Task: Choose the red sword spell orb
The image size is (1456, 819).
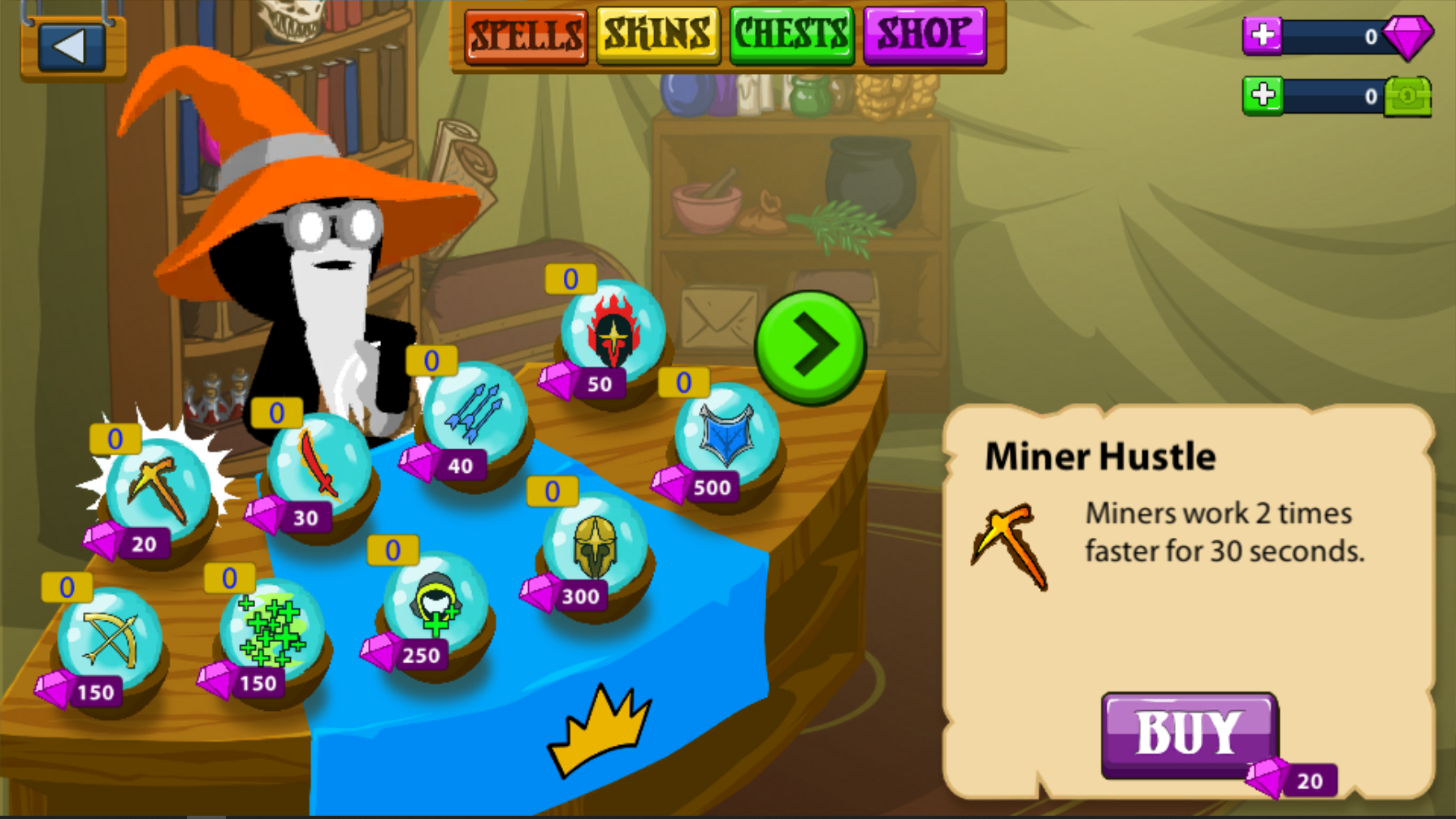Action: pos(318,465)
